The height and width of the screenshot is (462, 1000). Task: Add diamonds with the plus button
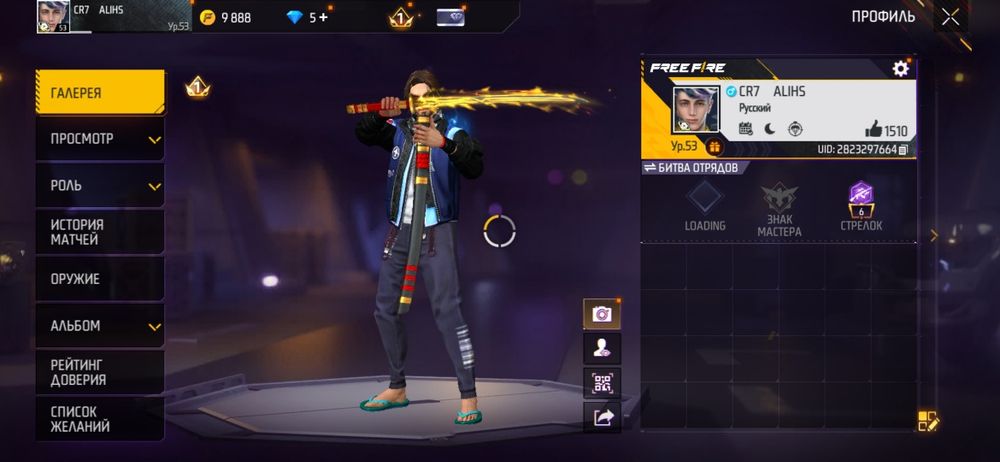pyautogui.click(x=324, y=17)
